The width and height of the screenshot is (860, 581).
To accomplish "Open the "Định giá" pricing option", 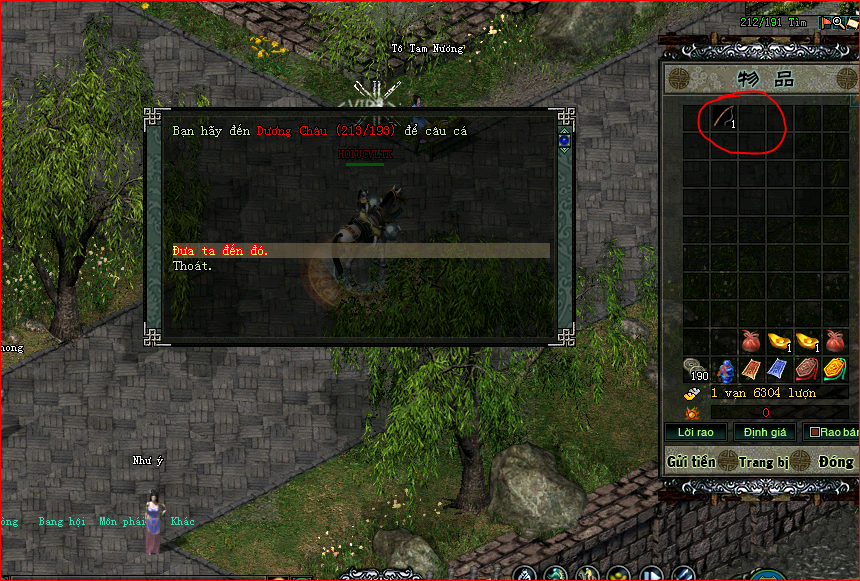I will (765, 432).
